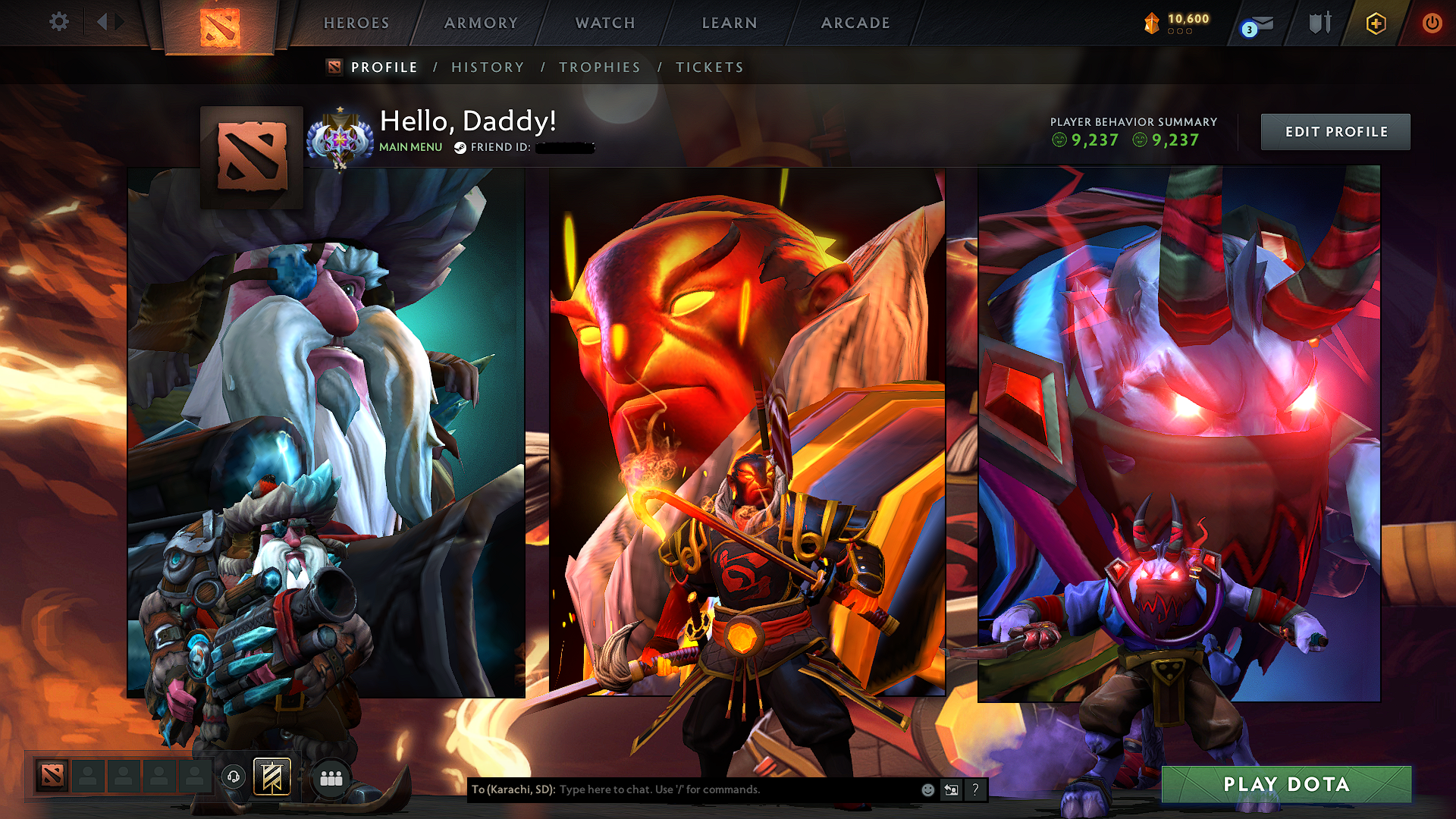Viewport: 1456px width, 819px height.
Task: Open the Armory section
Action: [x=481, y=23]
